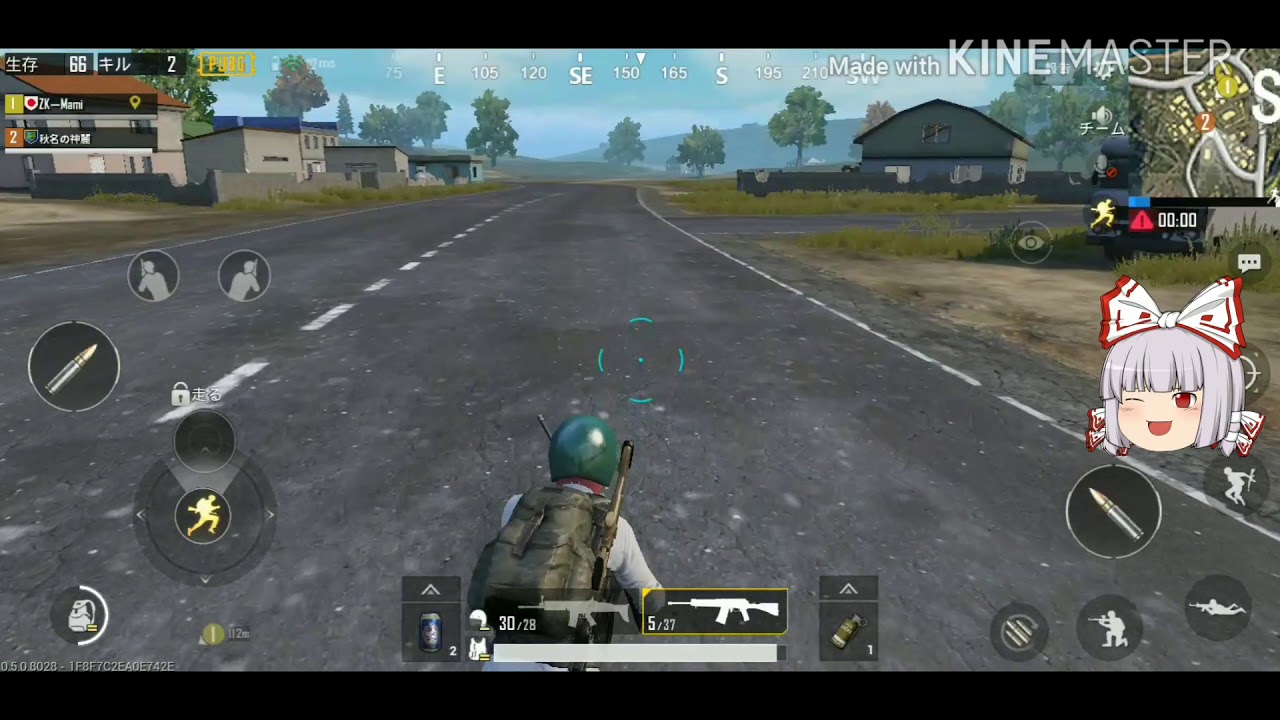This screenshot has height=720, width=1280.
Task: Expand the consumables slot chevron above the drink
Action: coord(432,587)
